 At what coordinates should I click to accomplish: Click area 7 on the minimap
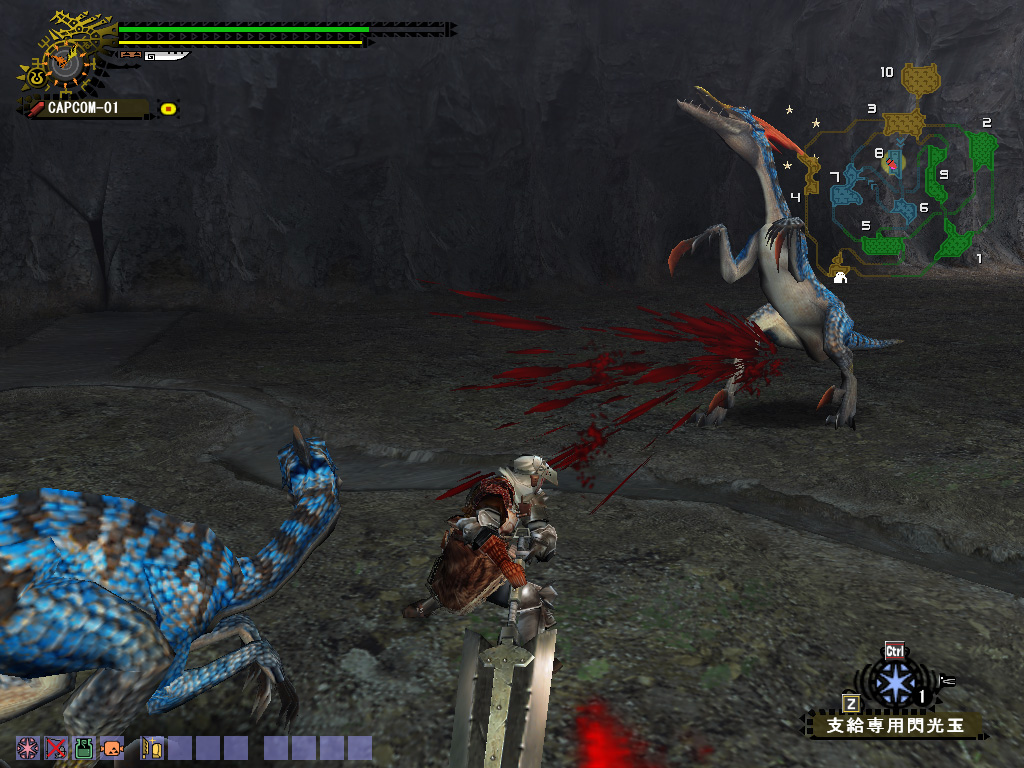(847, 184)
